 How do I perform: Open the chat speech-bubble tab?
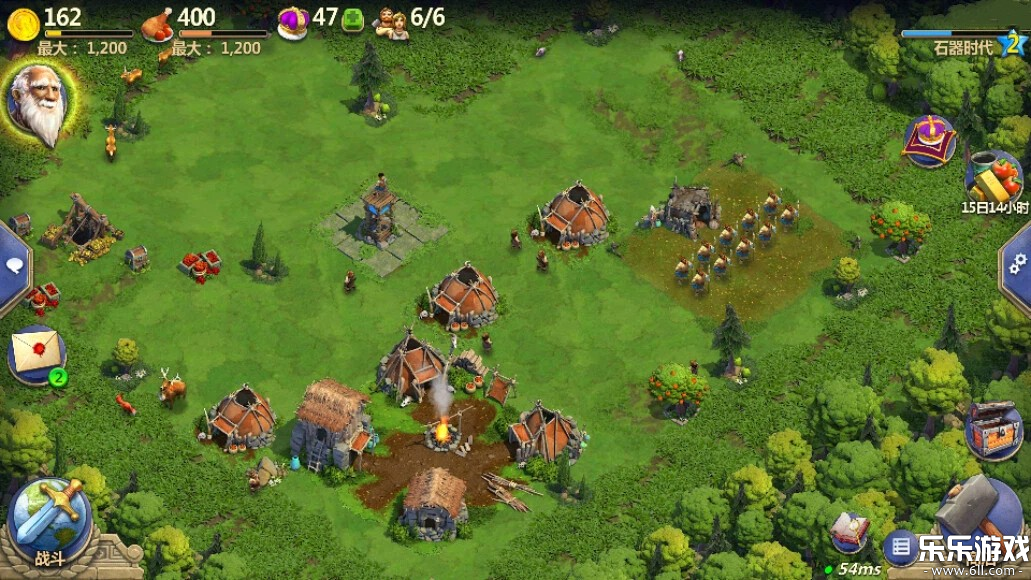click(x=13, y=265)
